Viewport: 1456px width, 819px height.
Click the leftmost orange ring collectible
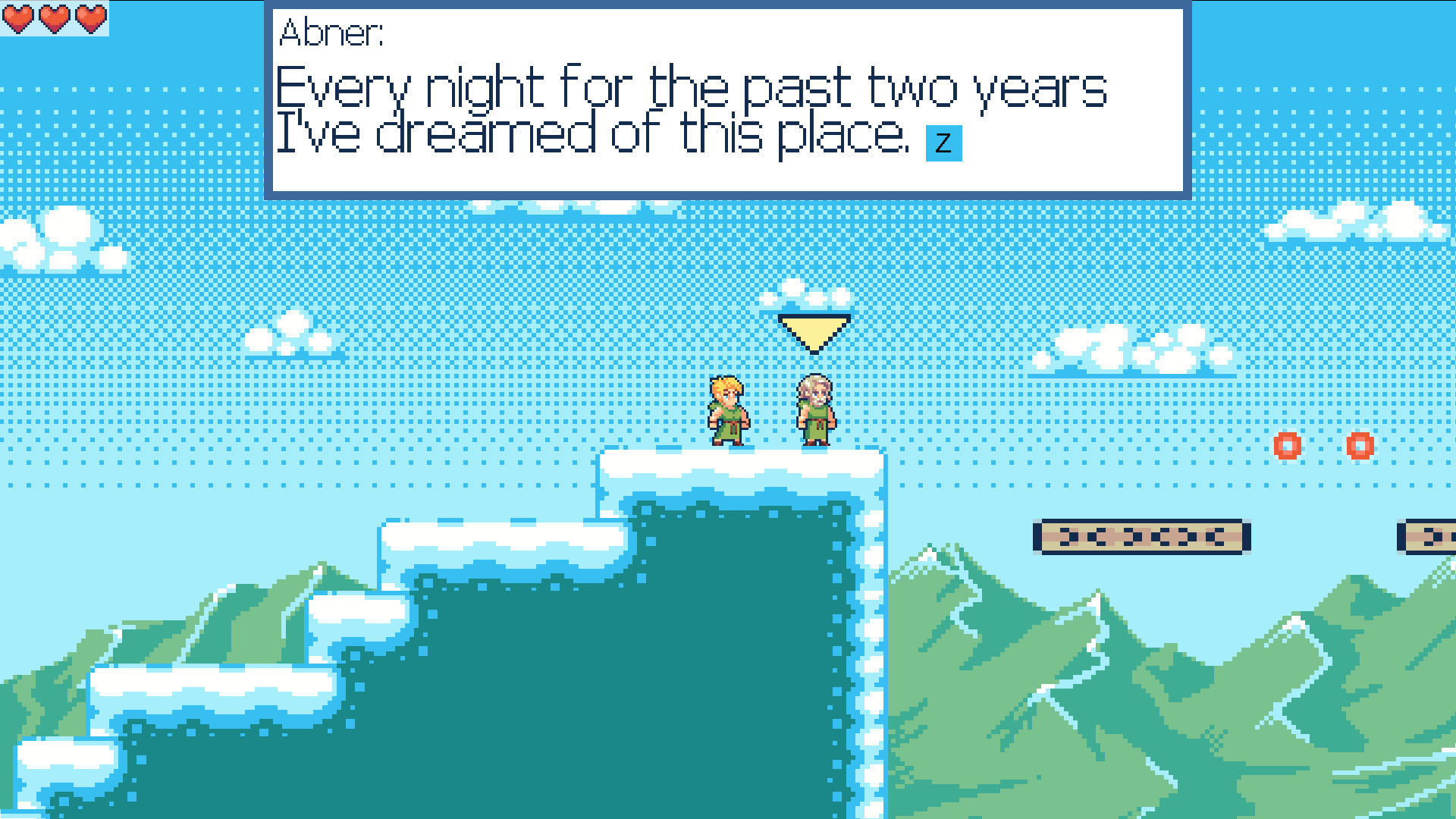point(1288,447)
